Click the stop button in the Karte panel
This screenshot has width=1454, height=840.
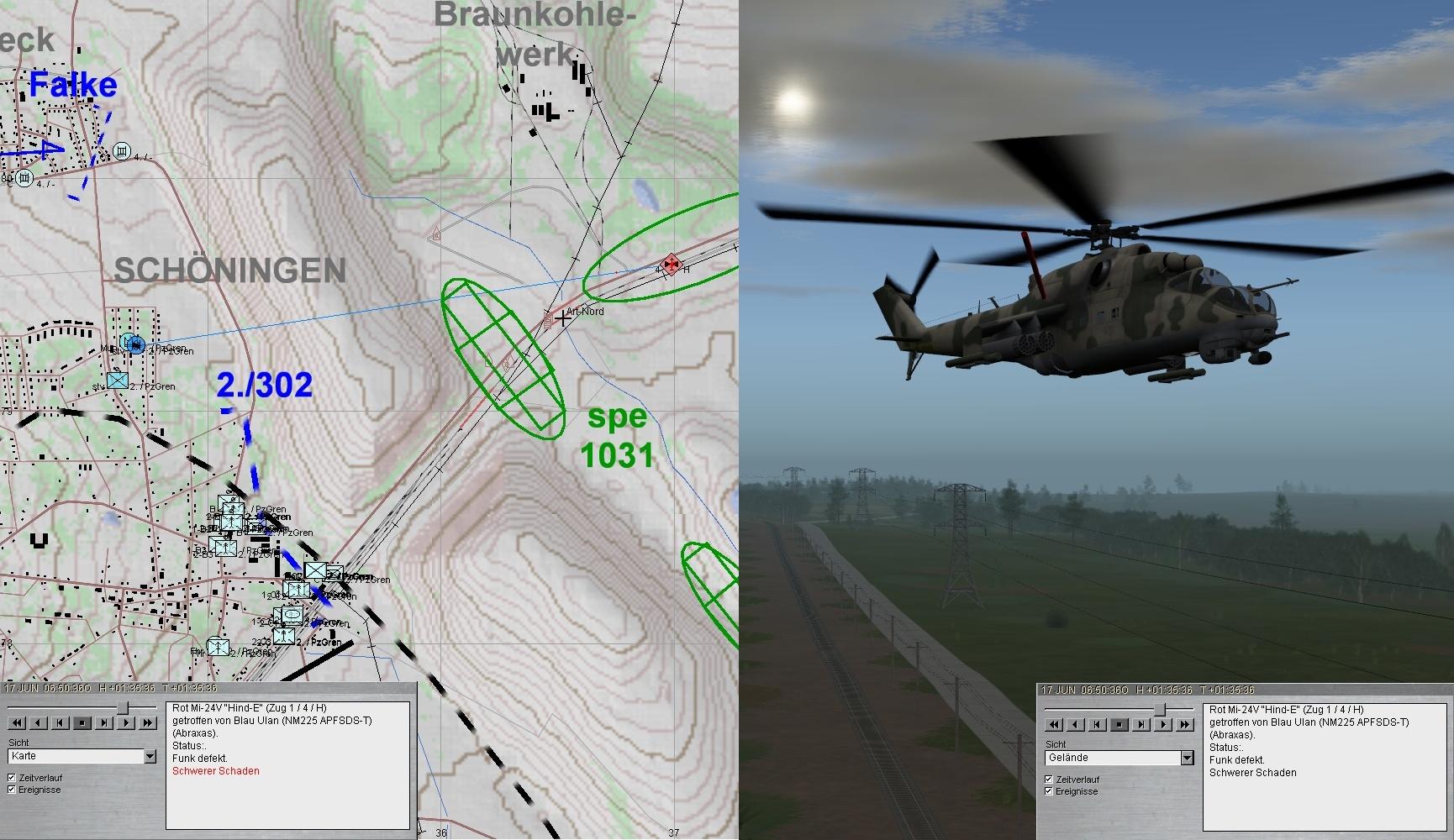point(82,722)
